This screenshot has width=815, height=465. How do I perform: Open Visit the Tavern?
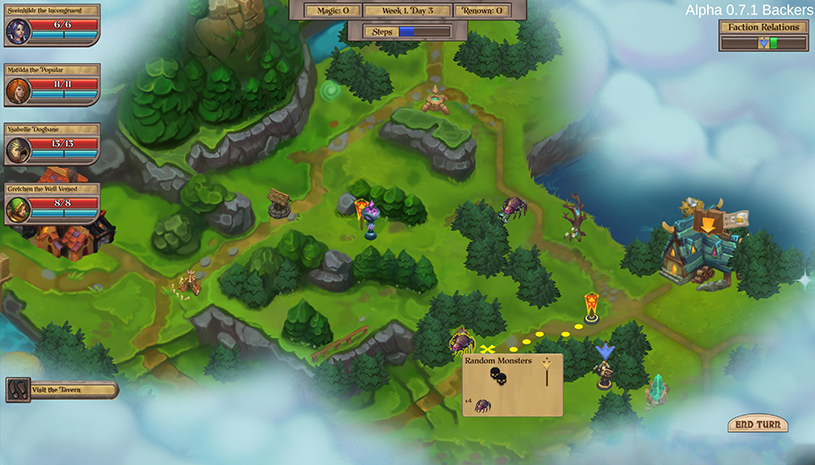(x=62, y=391)
